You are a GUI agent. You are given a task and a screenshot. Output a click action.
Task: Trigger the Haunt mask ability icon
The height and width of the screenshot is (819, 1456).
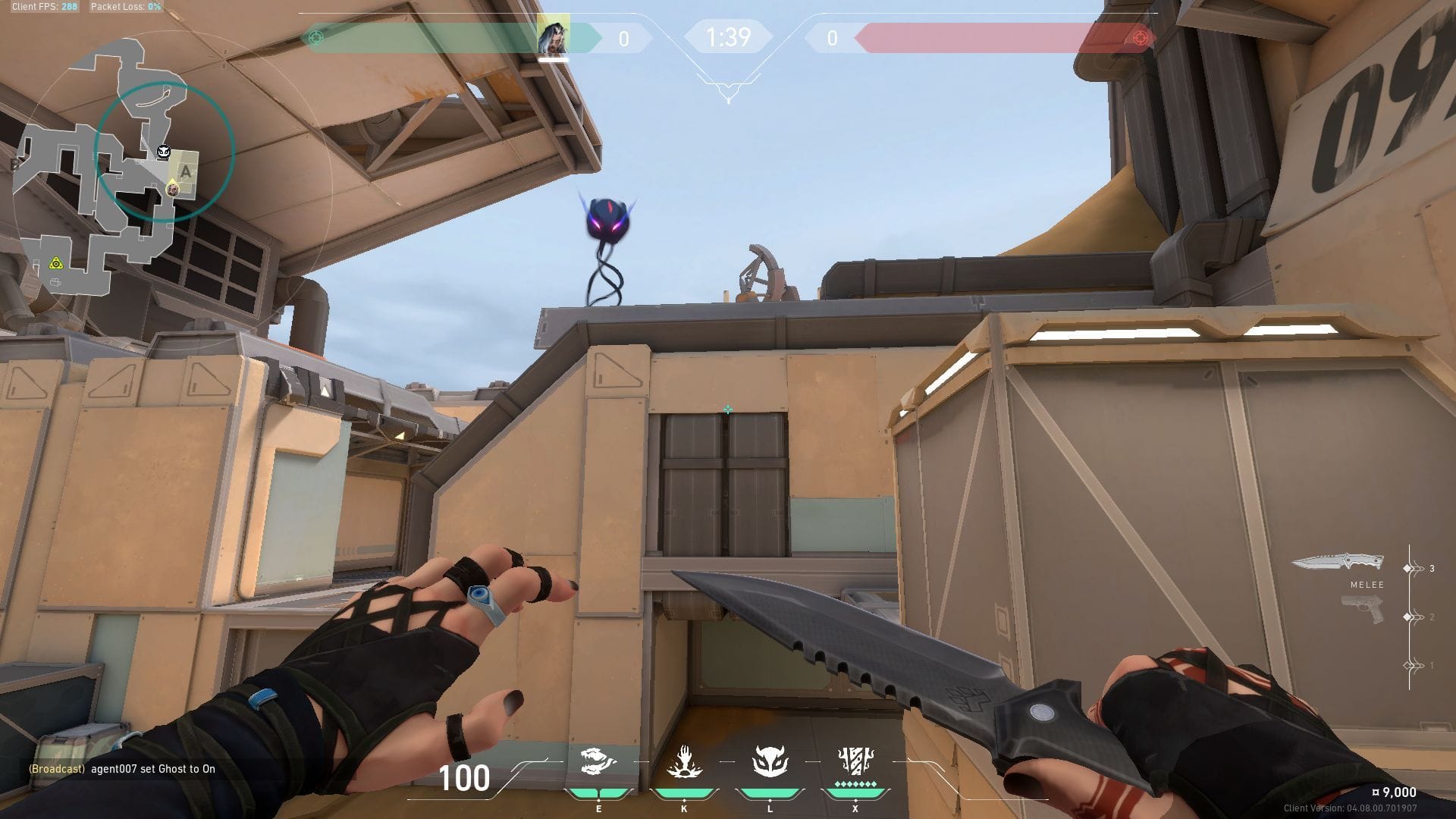770,761
